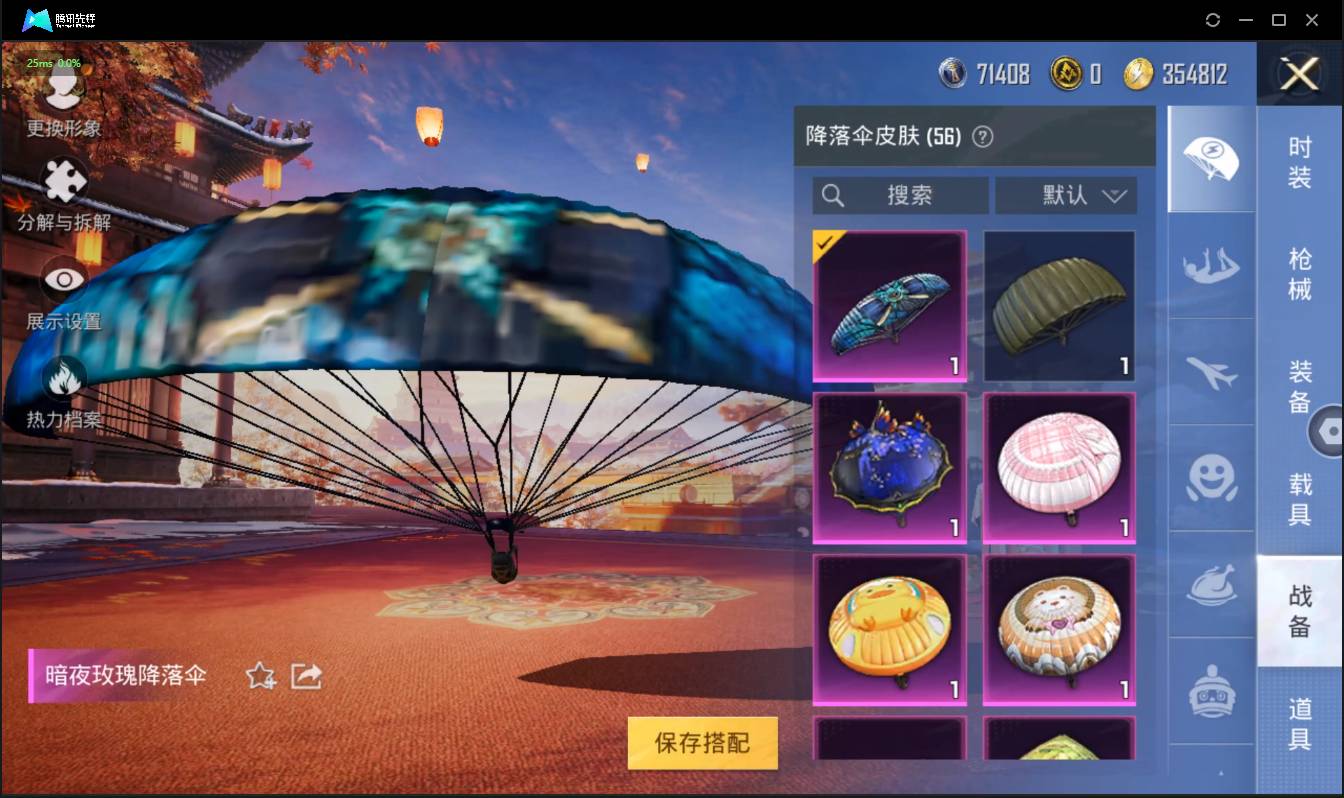View the 热力档案 heat profile icon
The width and height of the screenshot is (1344, 798).
pyautogui.click(x=64, y=378)
